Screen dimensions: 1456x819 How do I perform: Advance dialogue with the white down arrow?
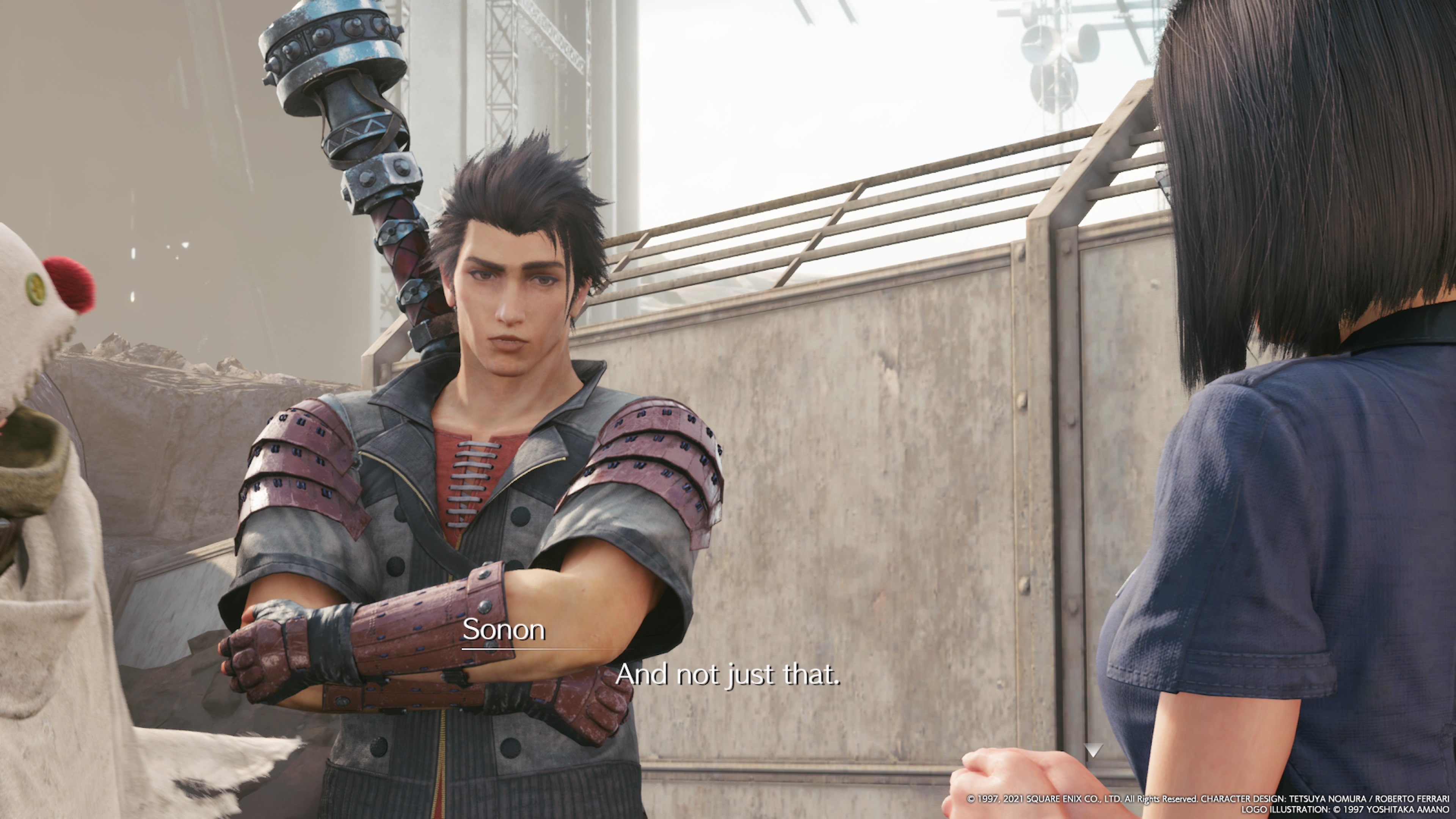[x=1093, y=750]
